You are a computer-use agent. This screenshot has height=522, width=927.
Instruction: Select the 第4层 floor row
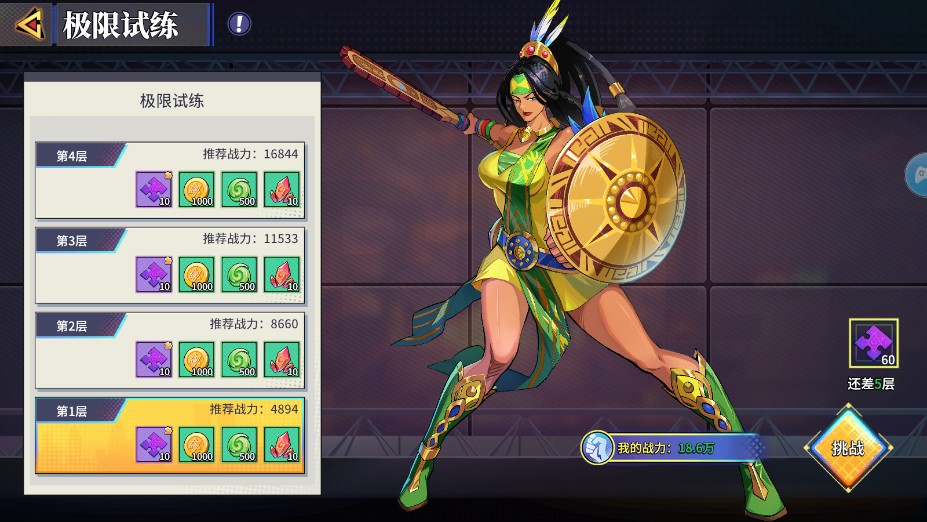point(170,180)
